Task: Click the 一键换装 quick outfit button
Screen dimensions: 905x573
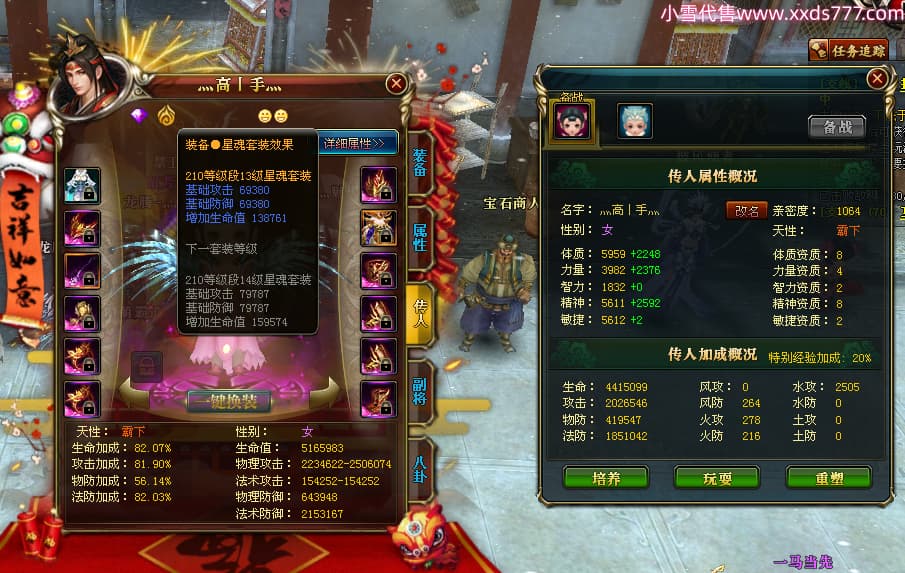Action: click(228, 402)
